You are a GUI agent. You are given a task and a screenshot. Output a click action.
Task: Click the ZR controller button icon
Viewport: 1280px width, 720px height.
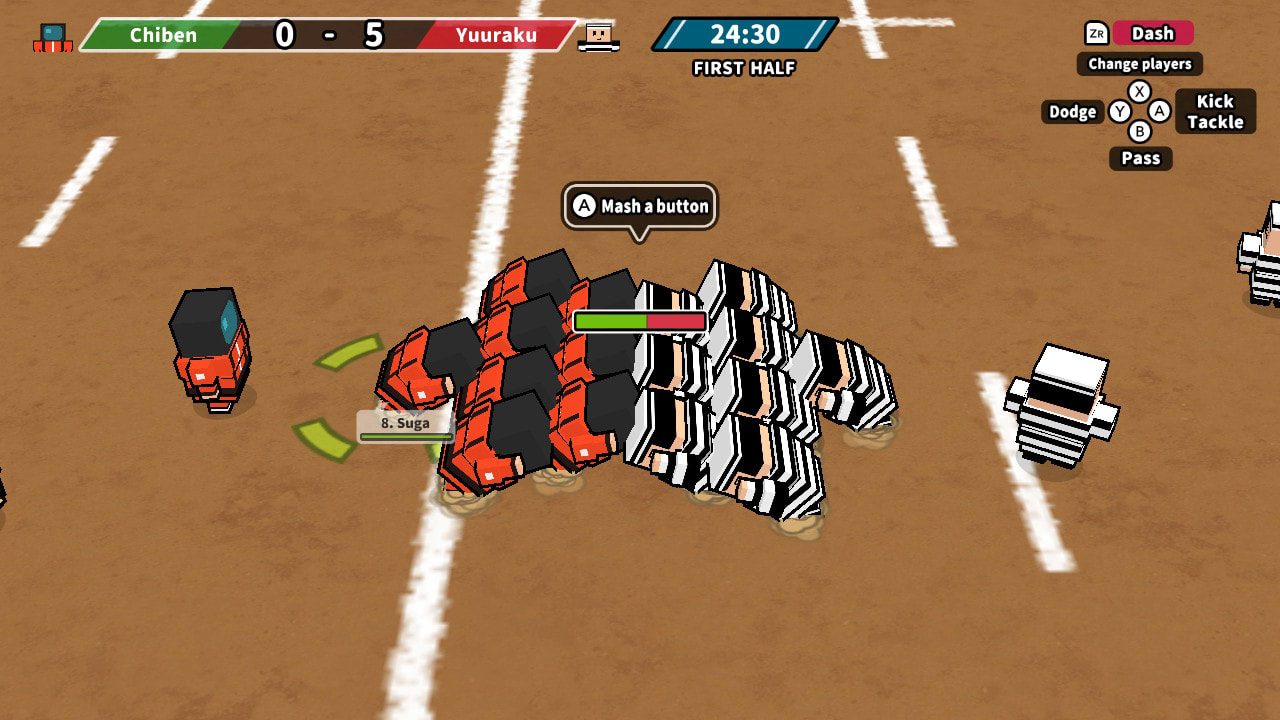[x=1097, y=33]
